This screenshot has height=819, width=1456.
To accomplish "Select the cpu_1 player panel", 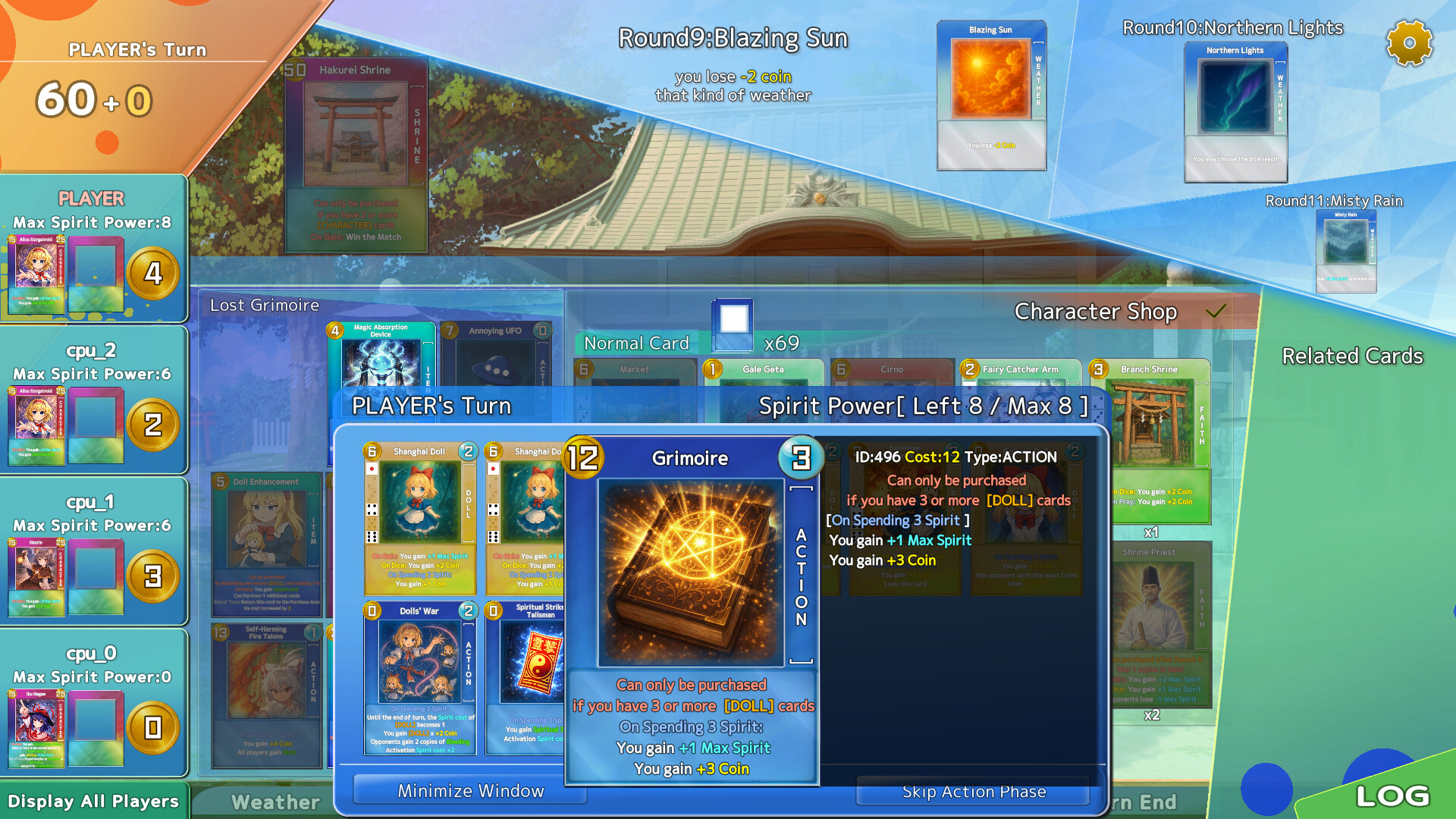I will (x=91, y=550).
